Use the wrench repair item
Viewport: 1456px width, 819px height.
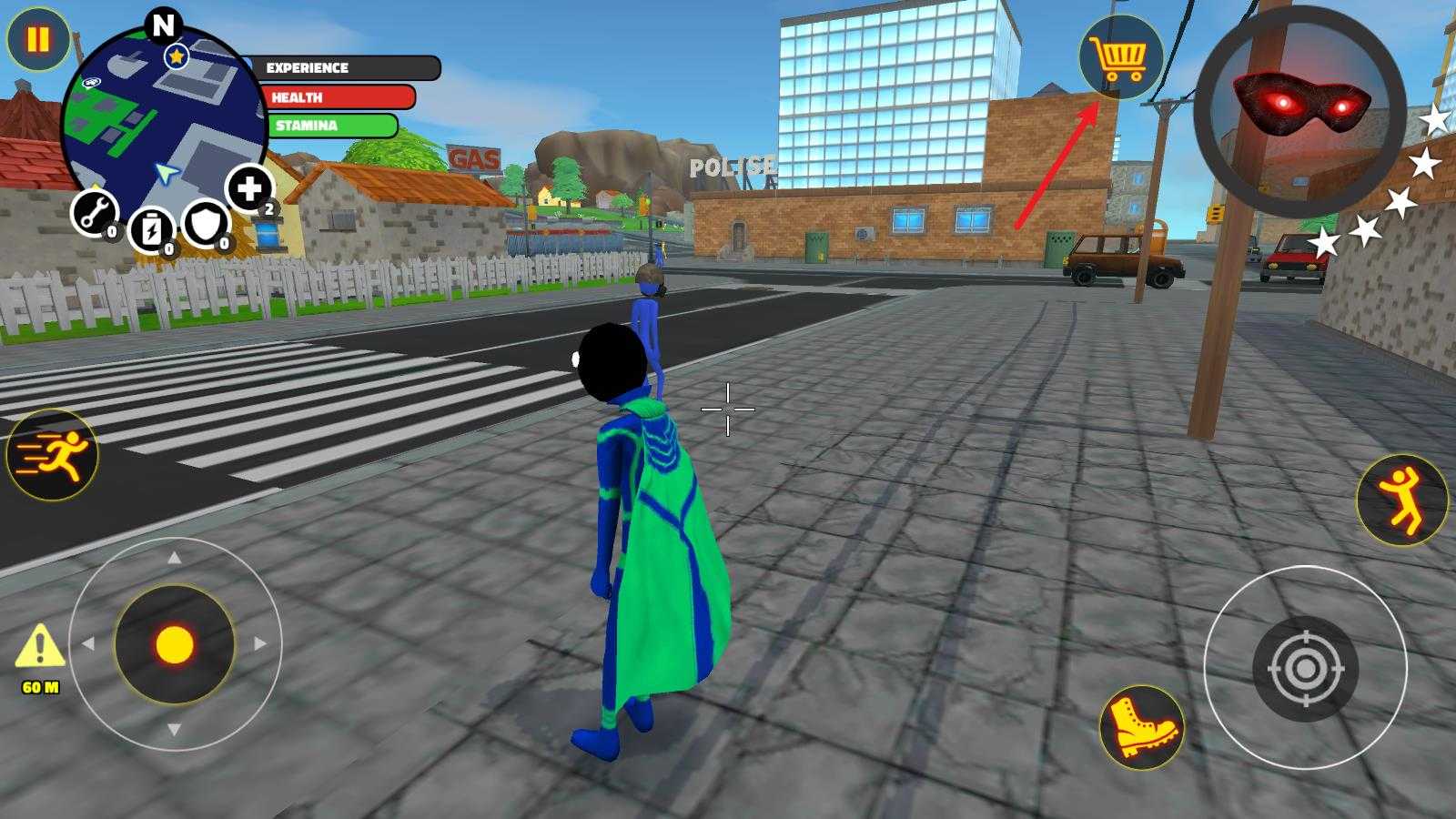(x=94, y=214)
